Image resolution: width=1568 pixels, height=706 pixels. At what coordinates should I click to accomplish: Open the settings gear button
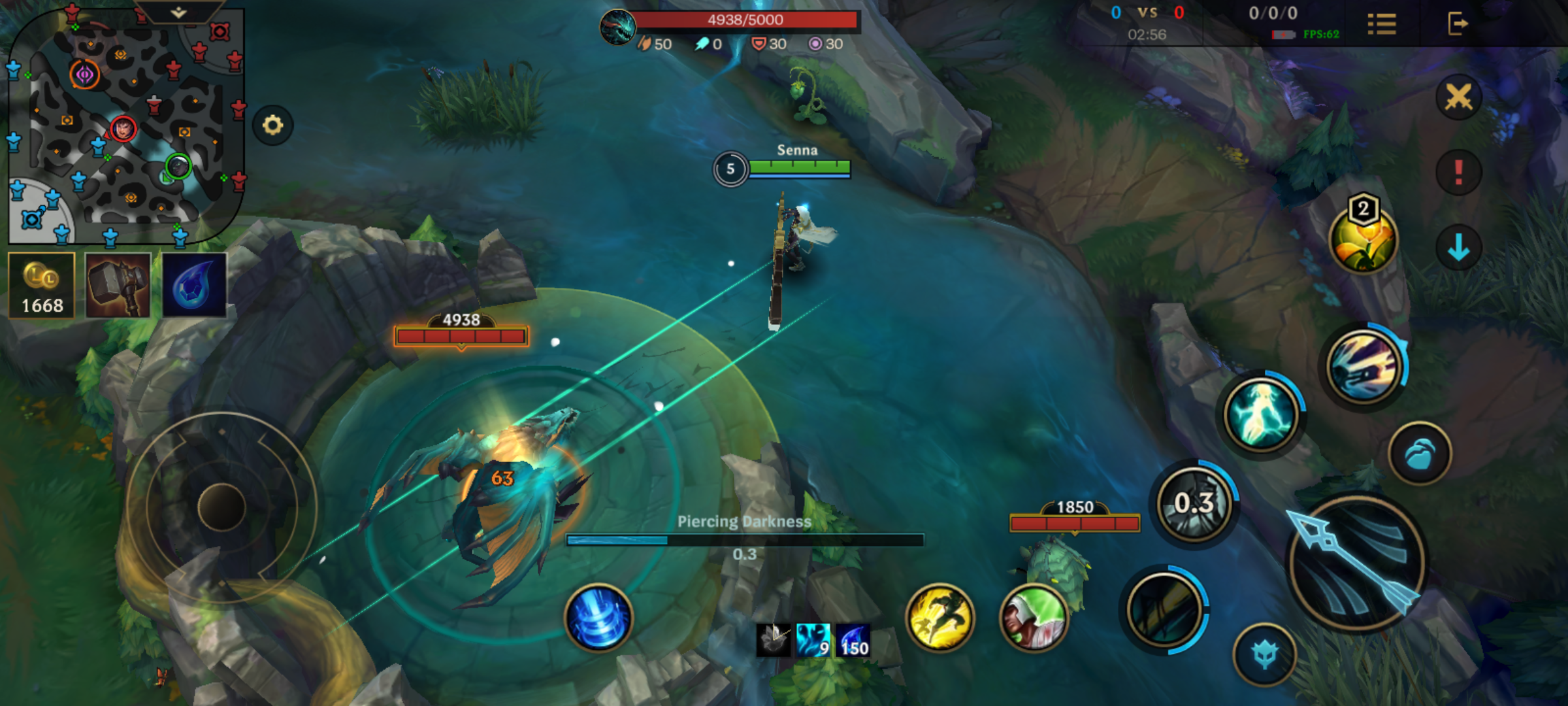pos(272,125)
